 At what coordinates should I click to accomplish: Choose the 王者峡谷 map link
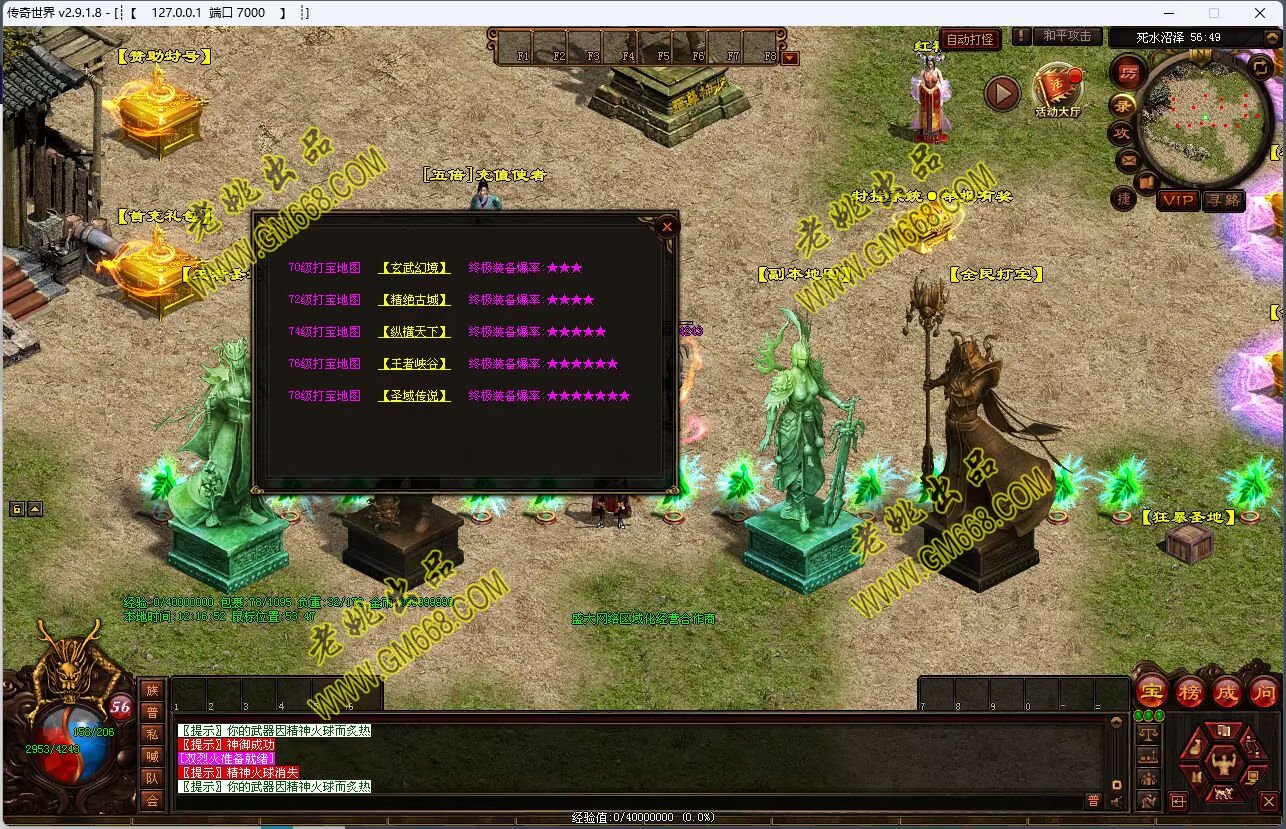pyautogui.click(x=414, y=364)
